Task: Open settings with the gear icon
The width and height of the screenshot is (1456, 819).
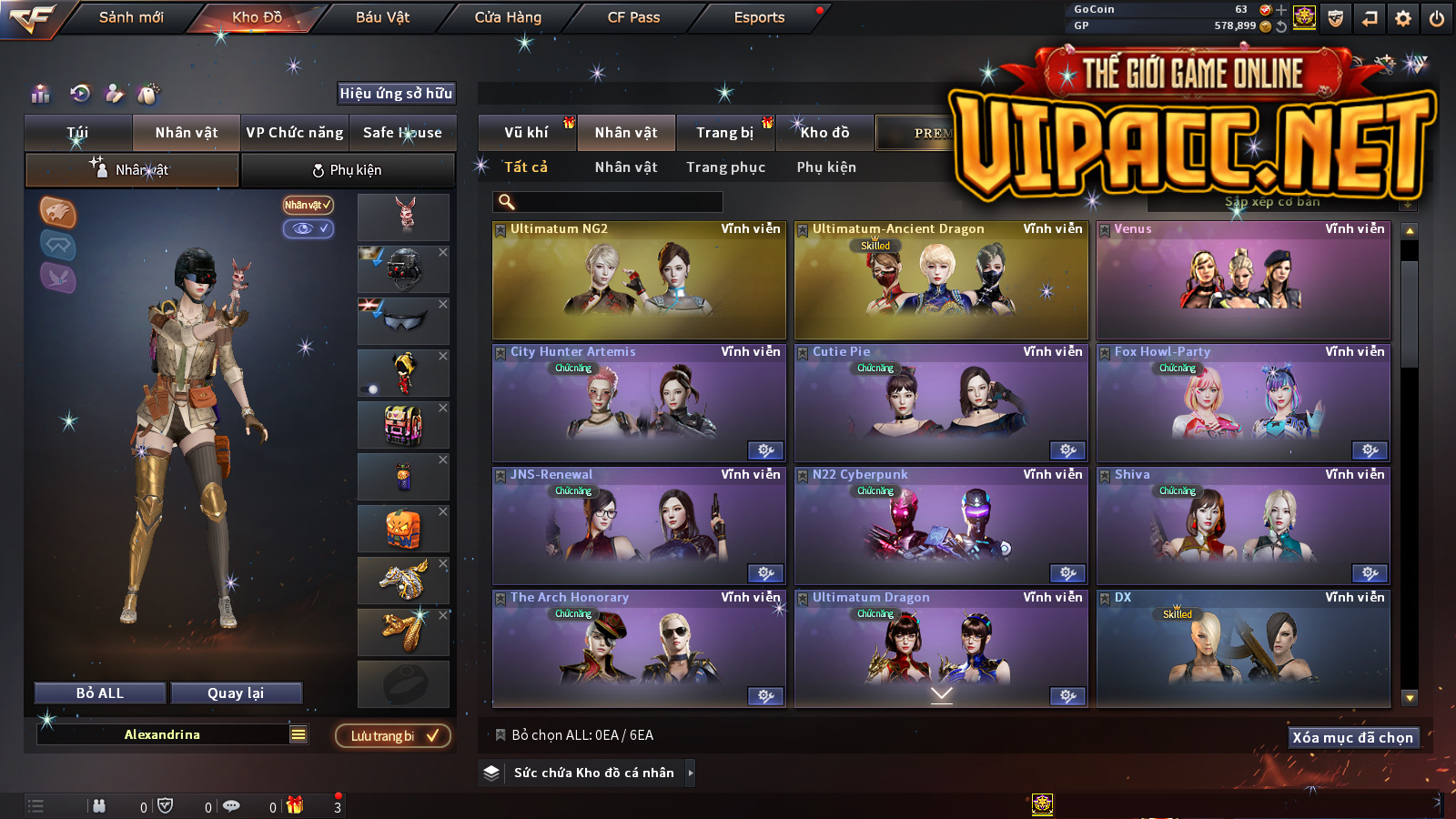Action: (x=1403, y=18)
